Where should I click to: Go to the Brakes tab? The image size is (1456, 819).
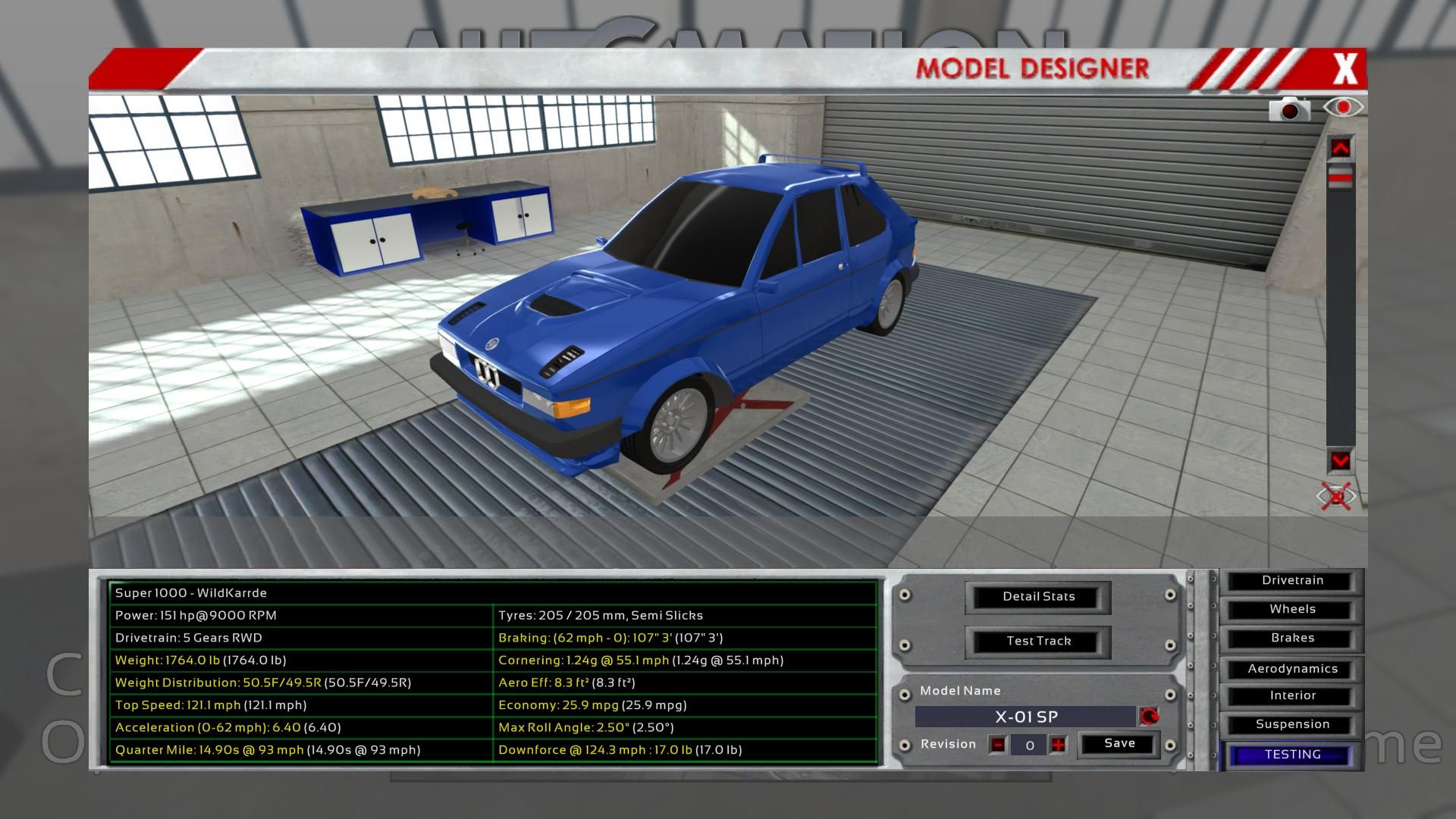(x=1292, y=639)
